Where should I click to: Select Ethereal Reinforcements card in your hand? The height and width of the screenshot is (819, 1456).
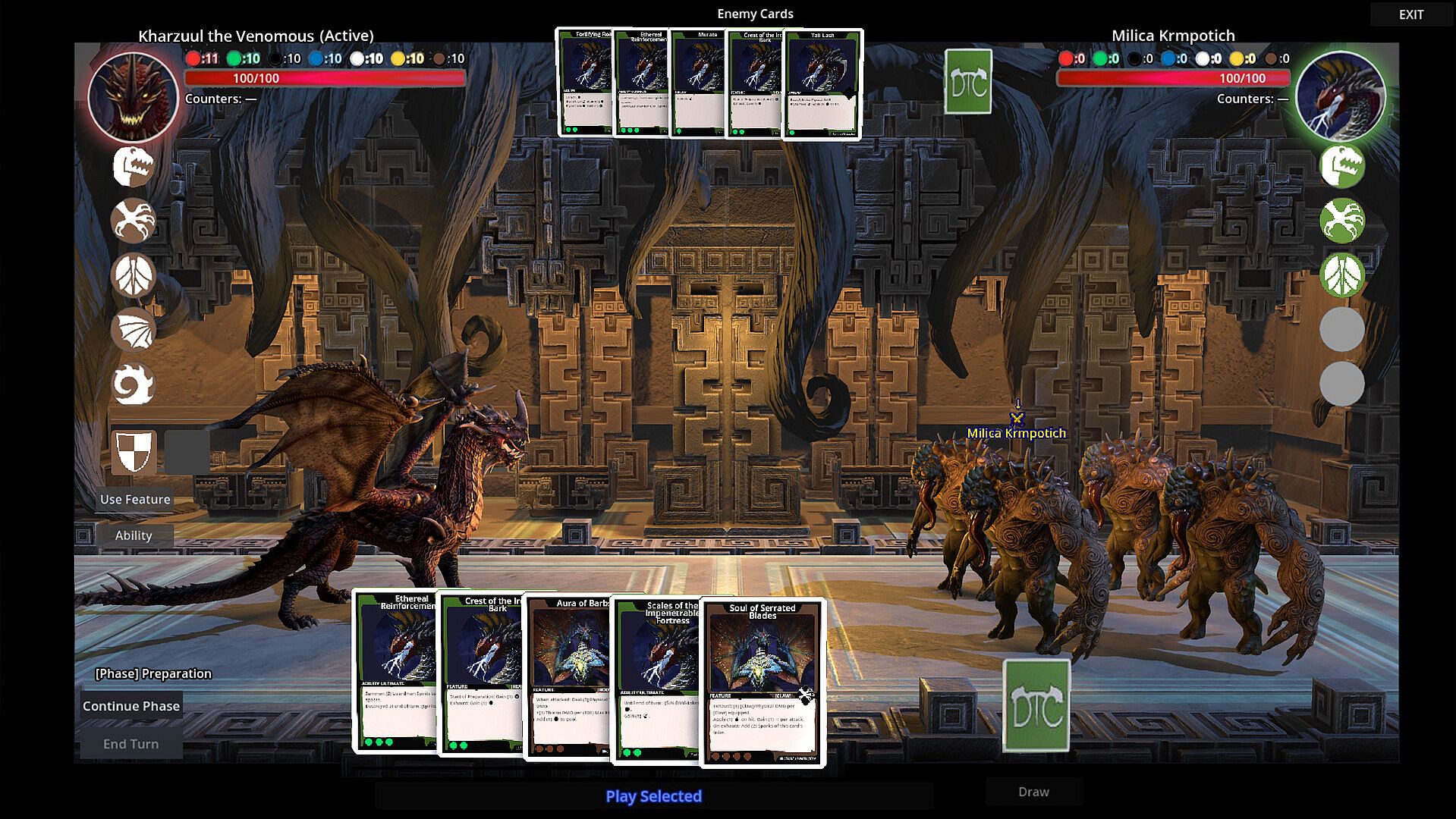pyautogui.click(x=393, y=671)
